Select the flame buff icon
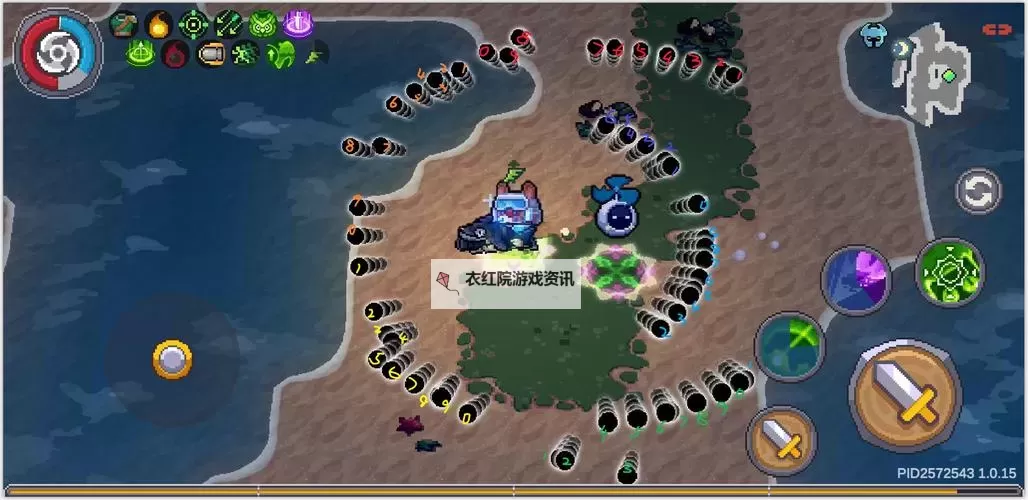The width and height of the screenshot is (1028, 500). click(158, 24)
